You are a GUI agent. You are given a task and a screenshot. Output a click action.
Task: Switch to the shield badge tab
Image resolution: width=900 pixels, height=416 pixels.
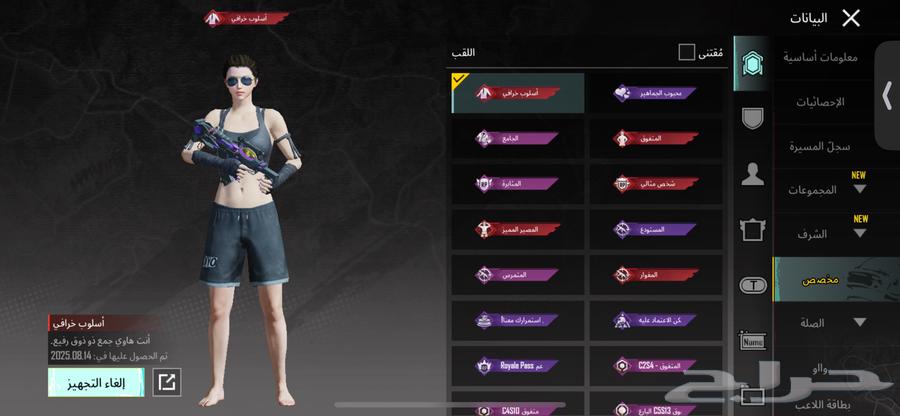coord(752,118)
